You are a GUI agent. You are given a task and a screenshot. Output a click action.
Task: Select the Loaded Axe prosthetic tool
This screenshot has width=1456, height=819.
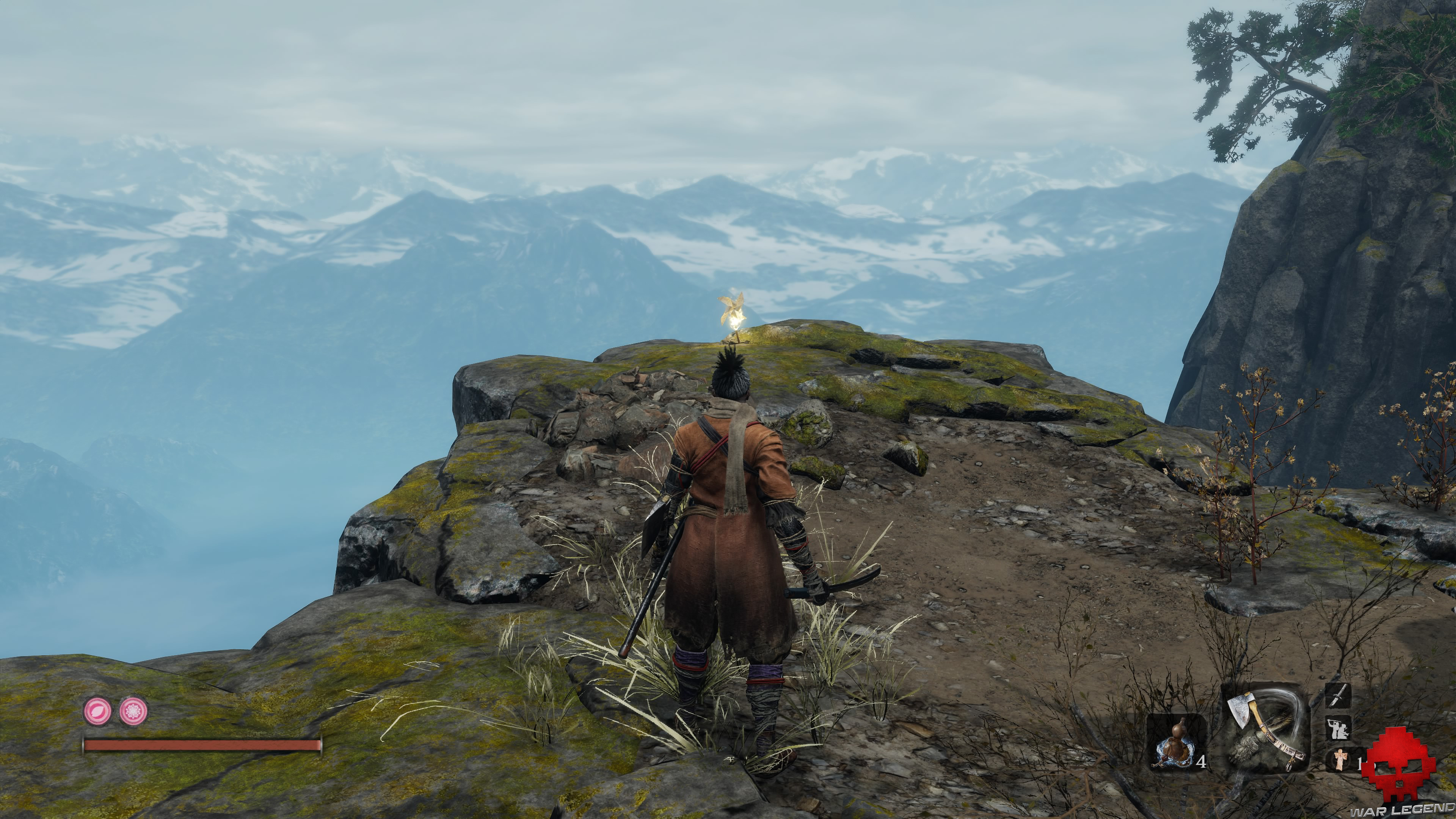point(1265,728)
